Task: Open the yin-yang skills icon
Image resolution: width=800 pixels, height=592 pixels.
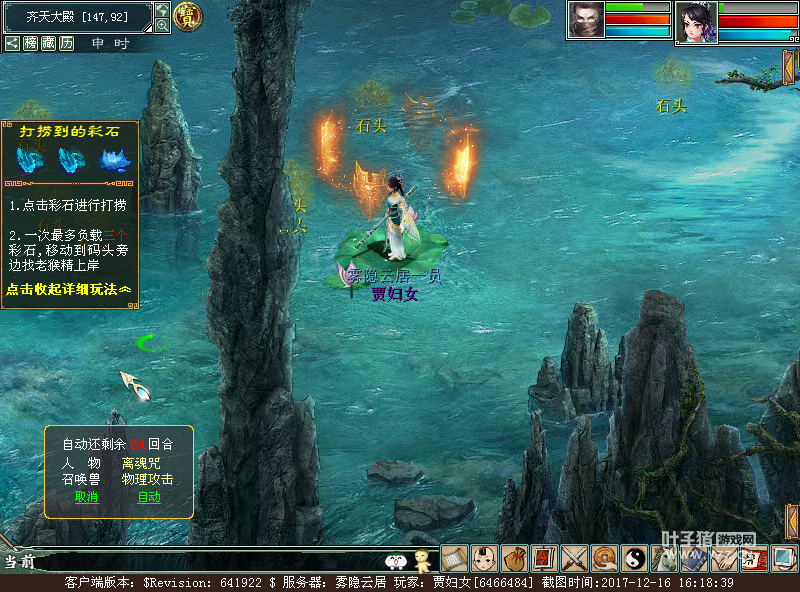Action: point(634,558)
